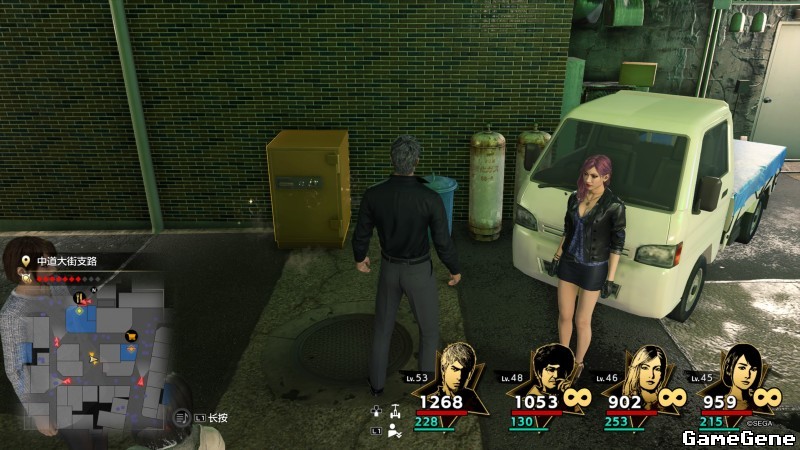
Task: Select the Lv.53 party leader portrait
Action: pos(459,368)
